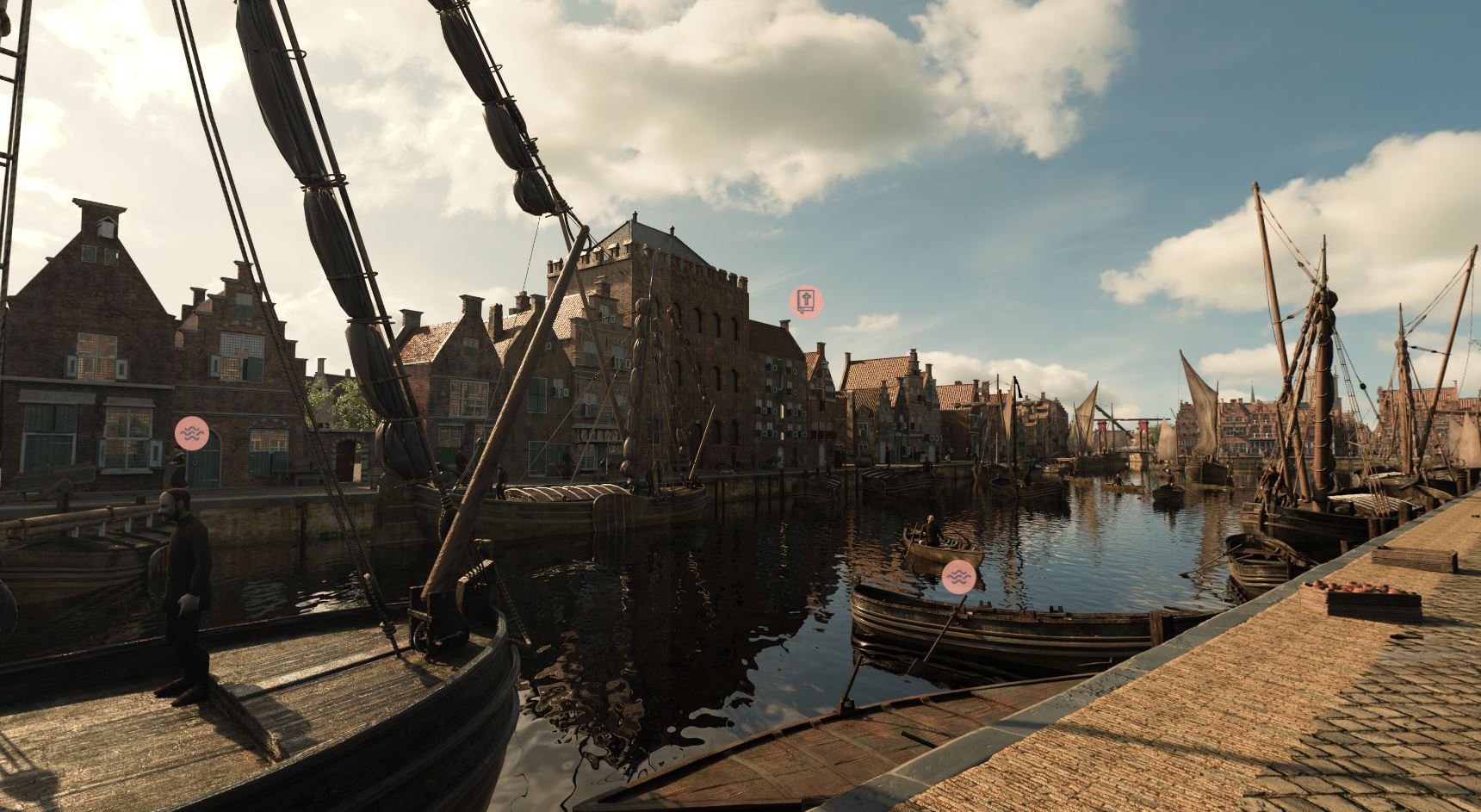Click the water hotspot near the arched green door
The height and width of the screenshot is (812, 1481).
point(191,433)
